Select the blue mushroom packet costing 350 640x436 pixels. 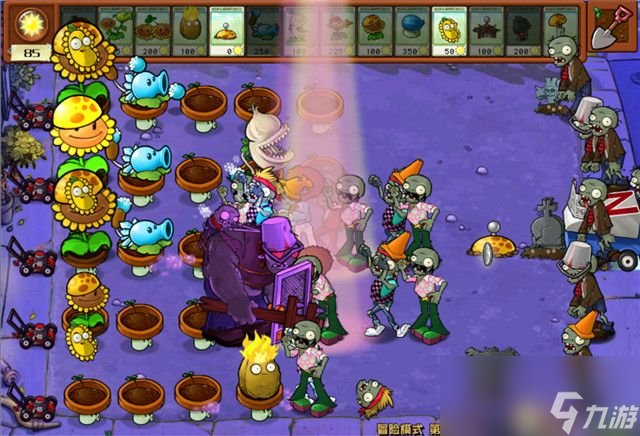(x=412, y=30)
